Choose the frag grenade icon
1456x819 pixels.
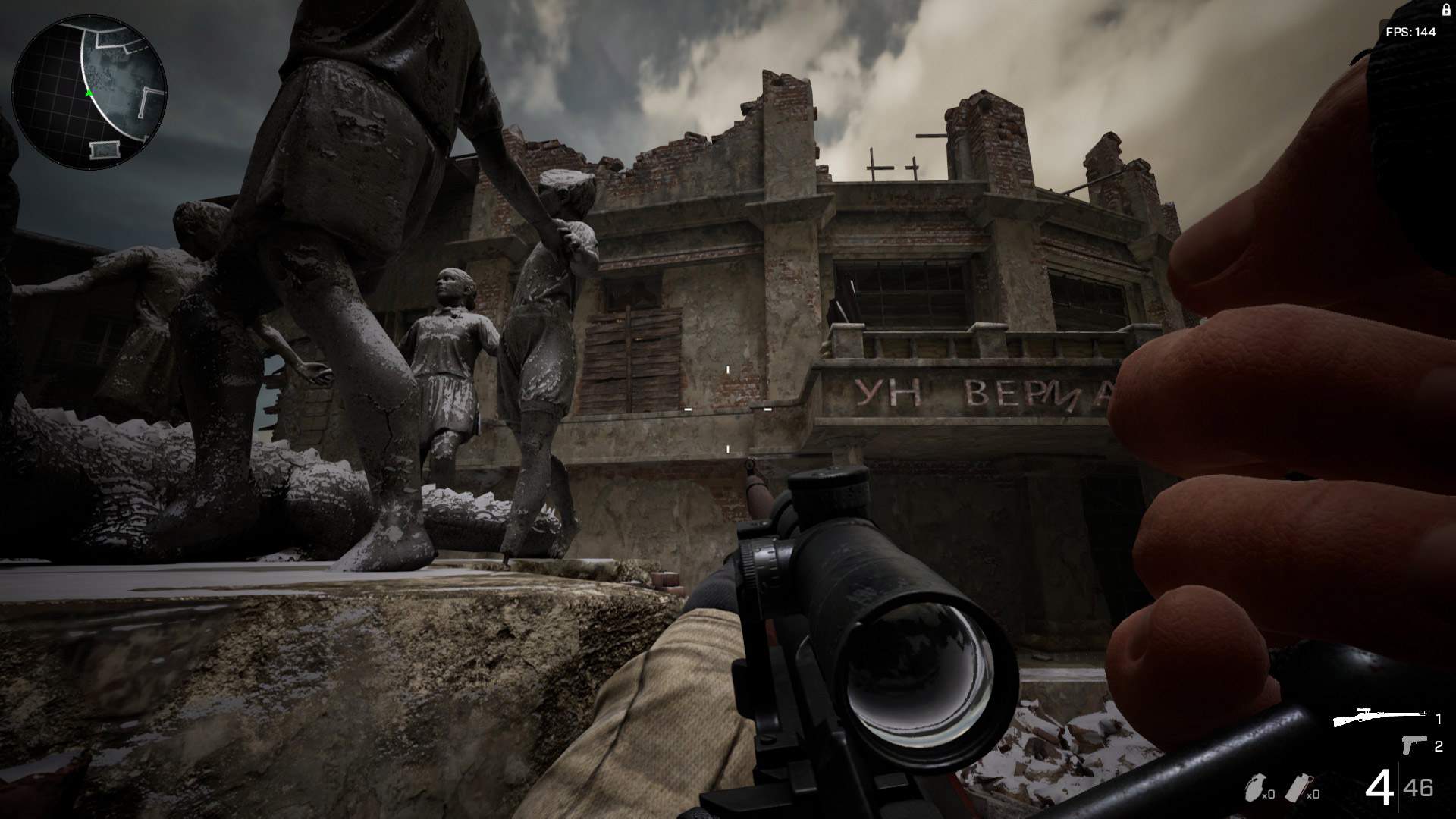[1255, 789]
